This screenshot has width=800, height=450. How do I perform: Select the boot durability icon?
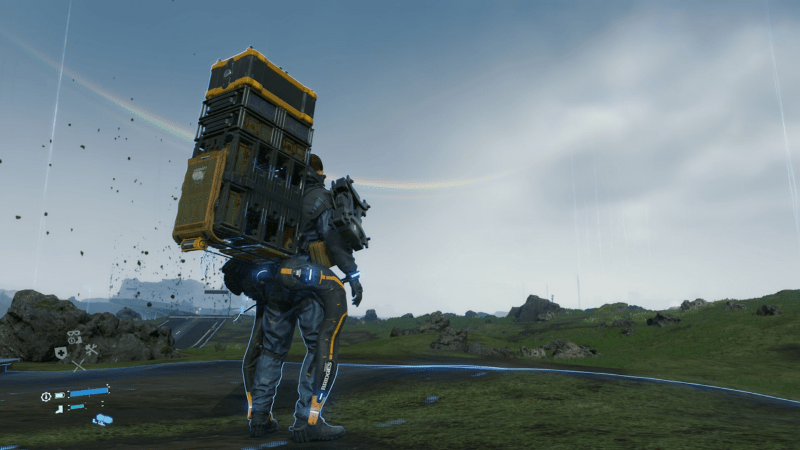point(59,408)
